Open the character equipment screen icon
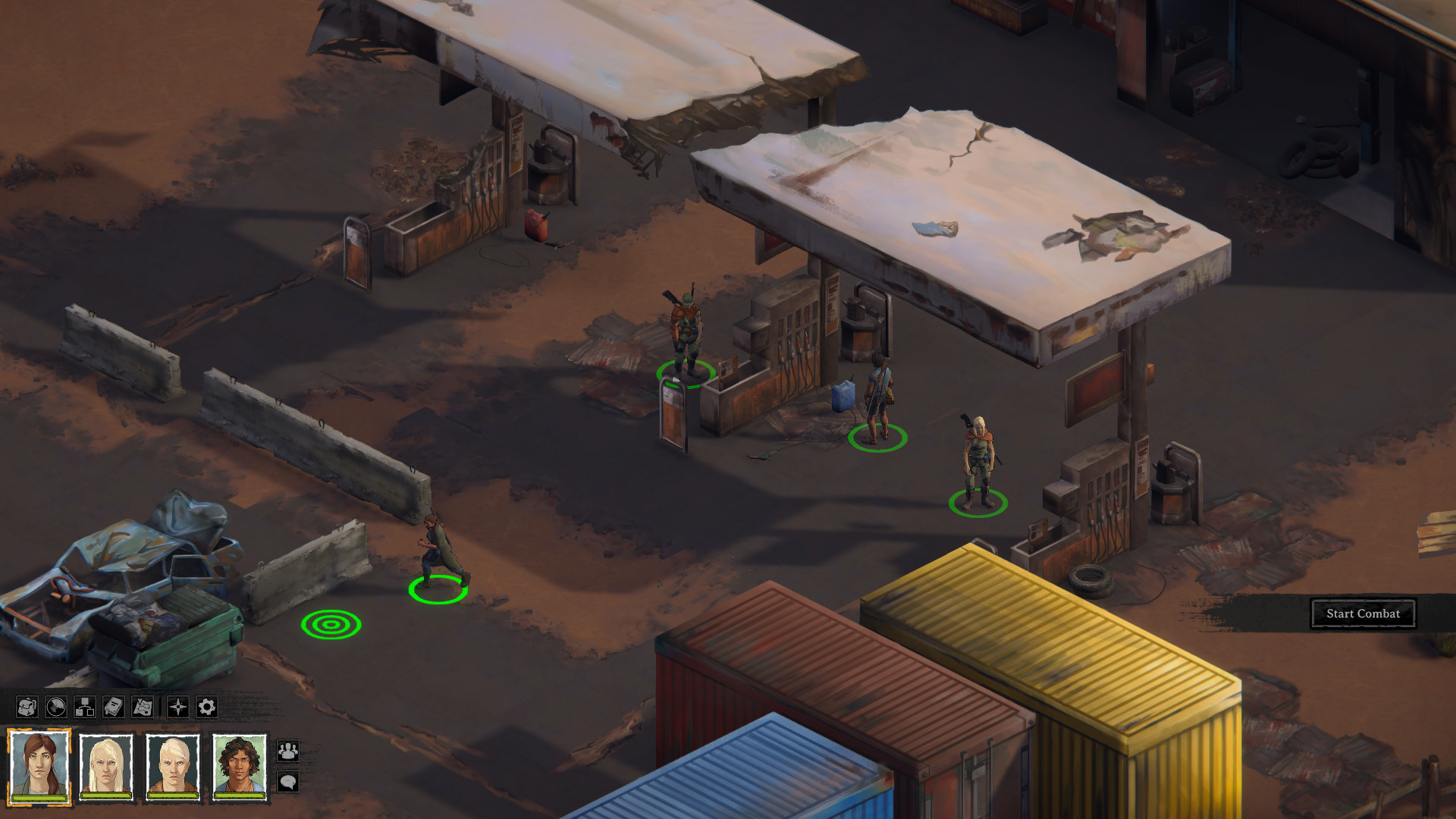 point(83,708)
